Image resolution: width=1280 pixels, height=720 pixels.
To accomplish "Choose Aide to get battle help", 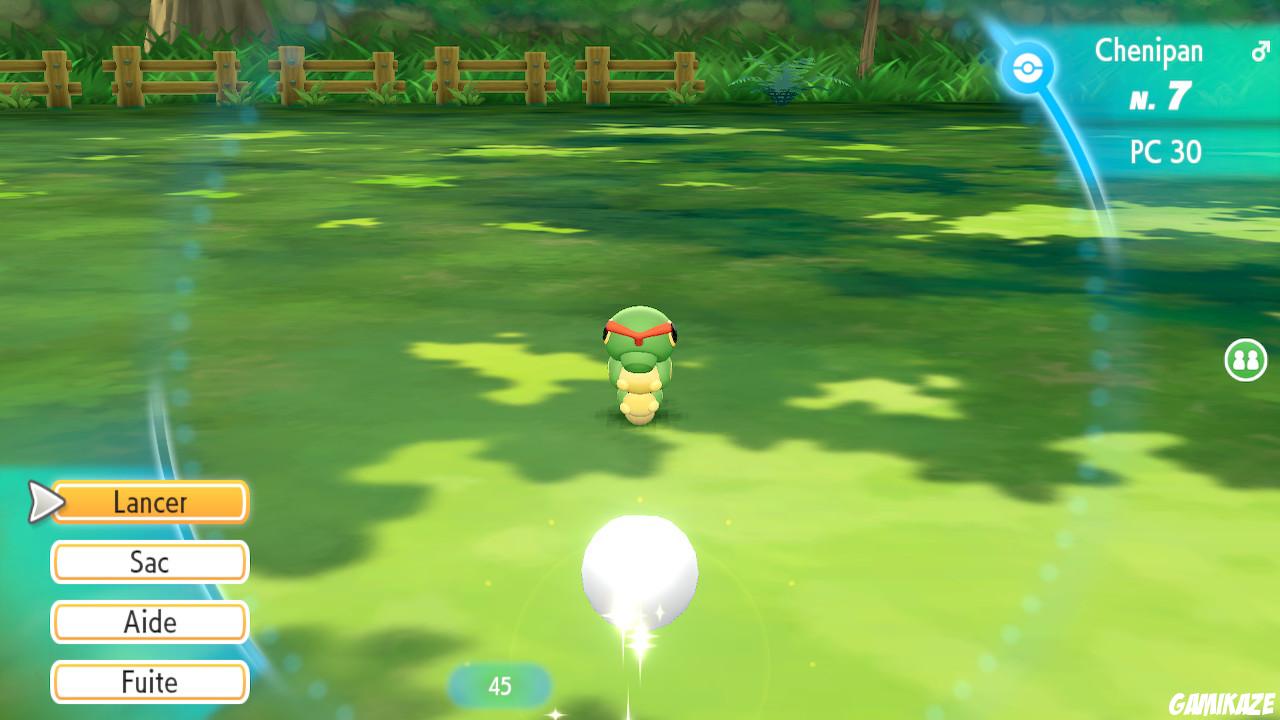I will (148, 622).
